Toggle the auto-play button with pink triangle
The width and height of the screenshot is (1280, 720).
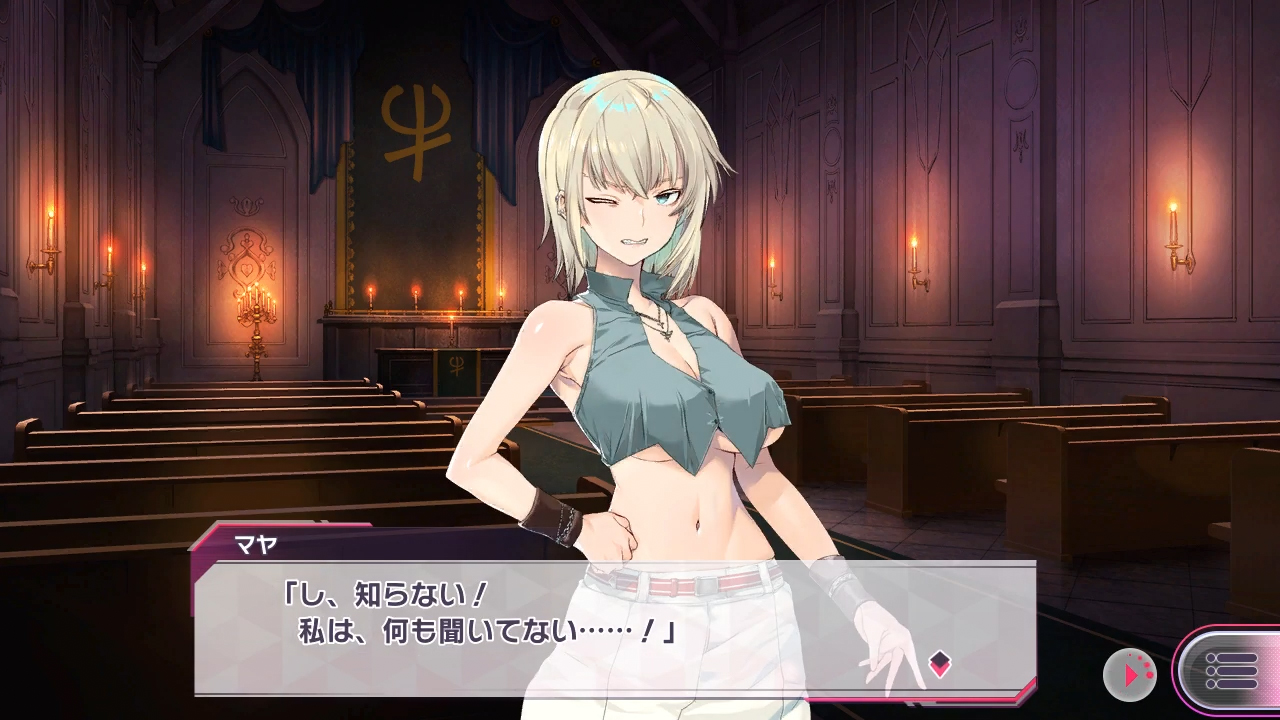pyautogui.click(x=1129, y=675)
